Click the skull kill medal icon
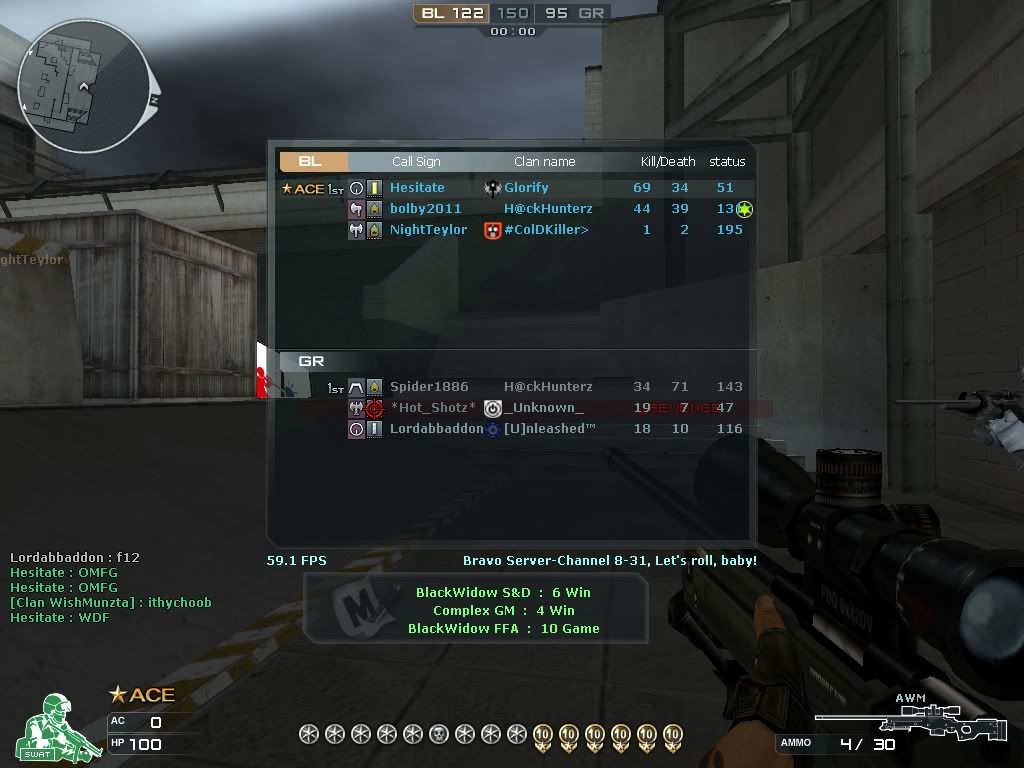The image size is (1024, 768). tap(439, 735)
